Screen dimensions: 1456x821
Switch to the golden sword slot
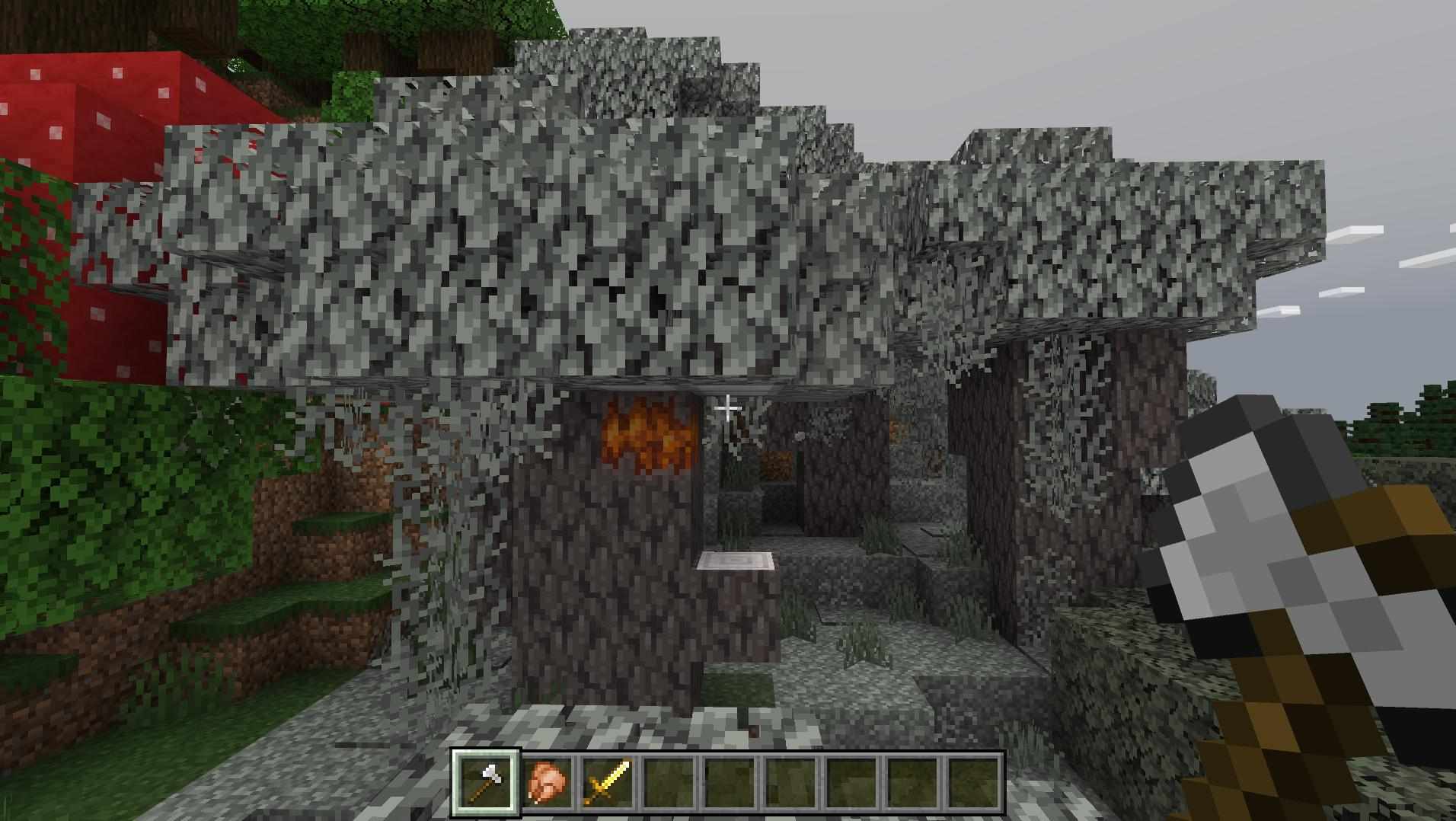608,782
